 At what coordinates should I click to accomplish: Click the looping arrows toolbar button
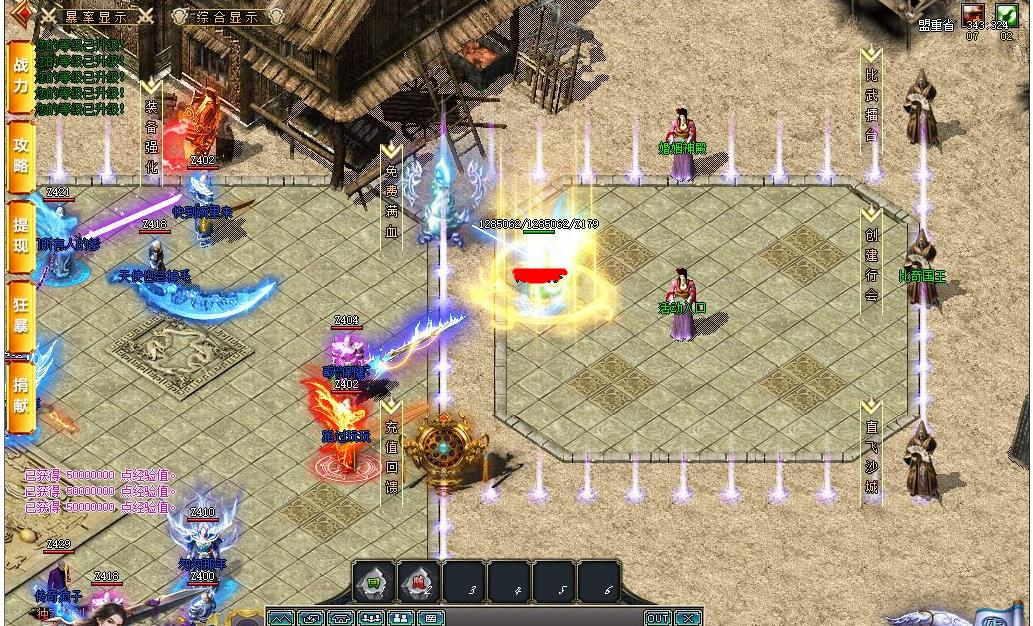click(311, 618)
